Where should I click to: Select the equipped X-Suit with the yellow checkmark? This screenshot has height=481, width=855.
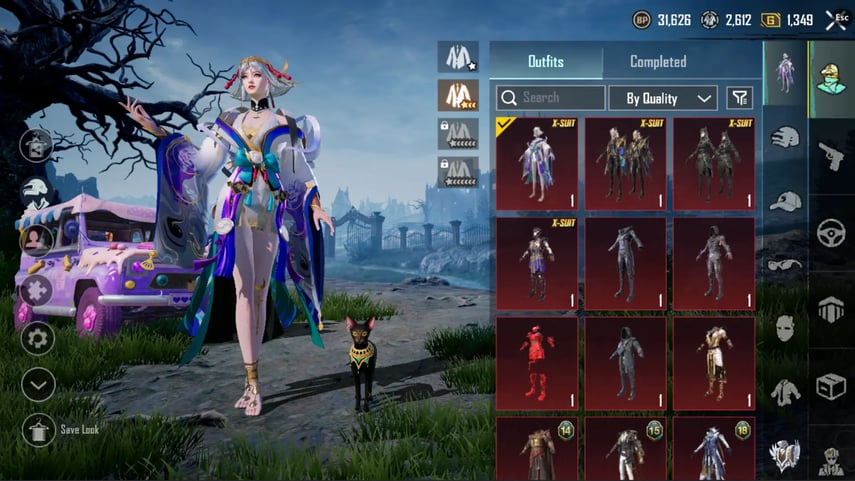536,164
